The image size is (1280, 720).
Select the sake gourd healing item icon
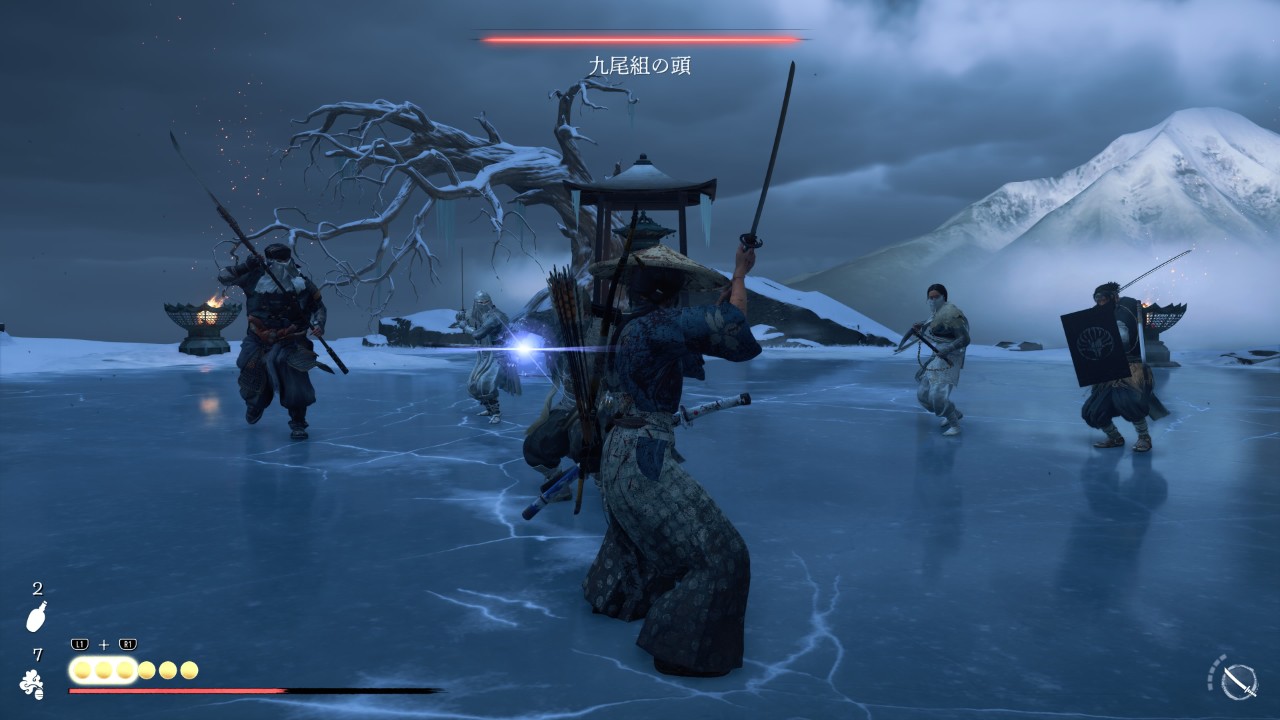click(36, 618)
